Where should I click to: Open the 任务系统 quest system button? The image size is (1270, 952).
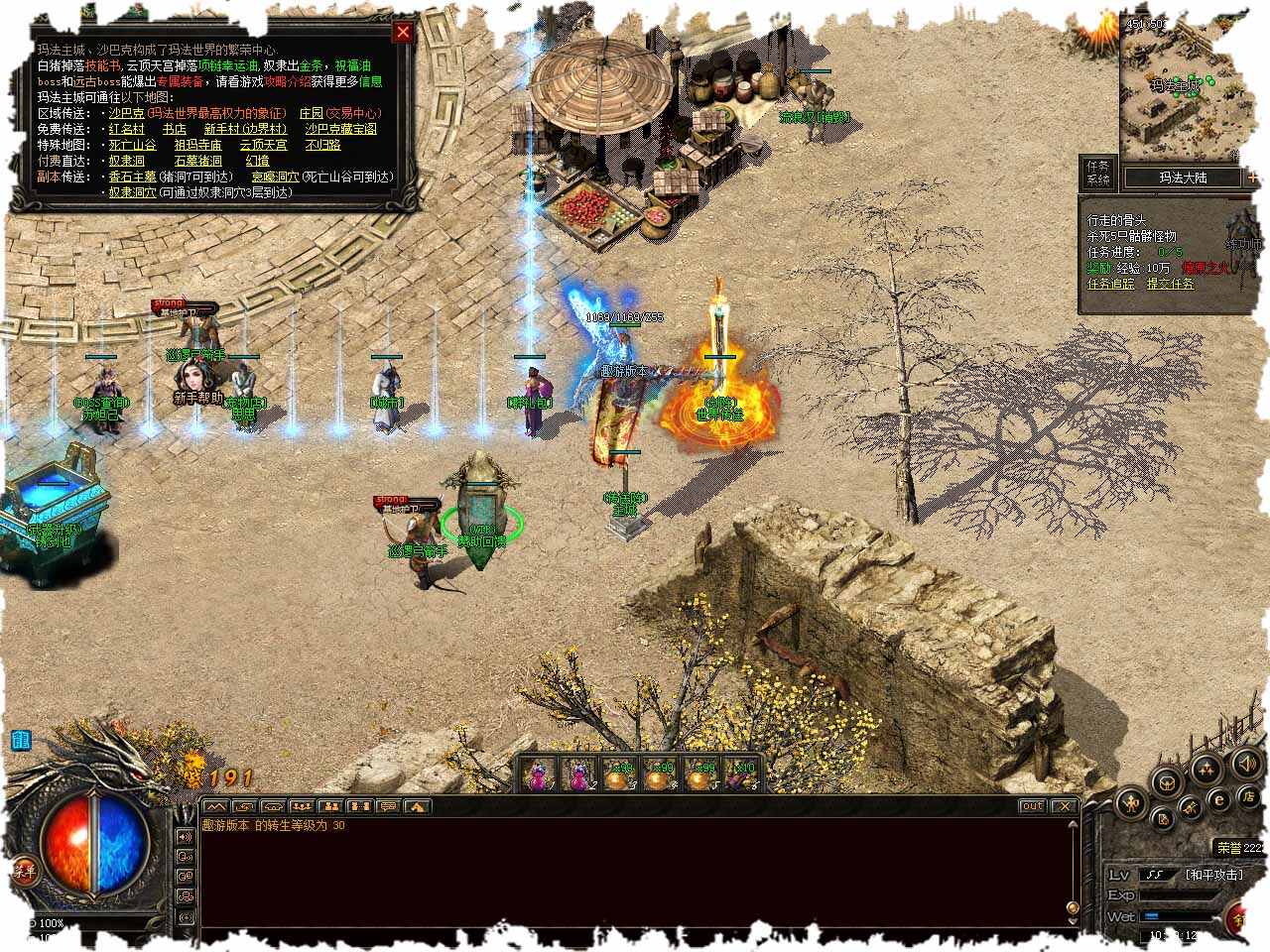click(1098, 173)
